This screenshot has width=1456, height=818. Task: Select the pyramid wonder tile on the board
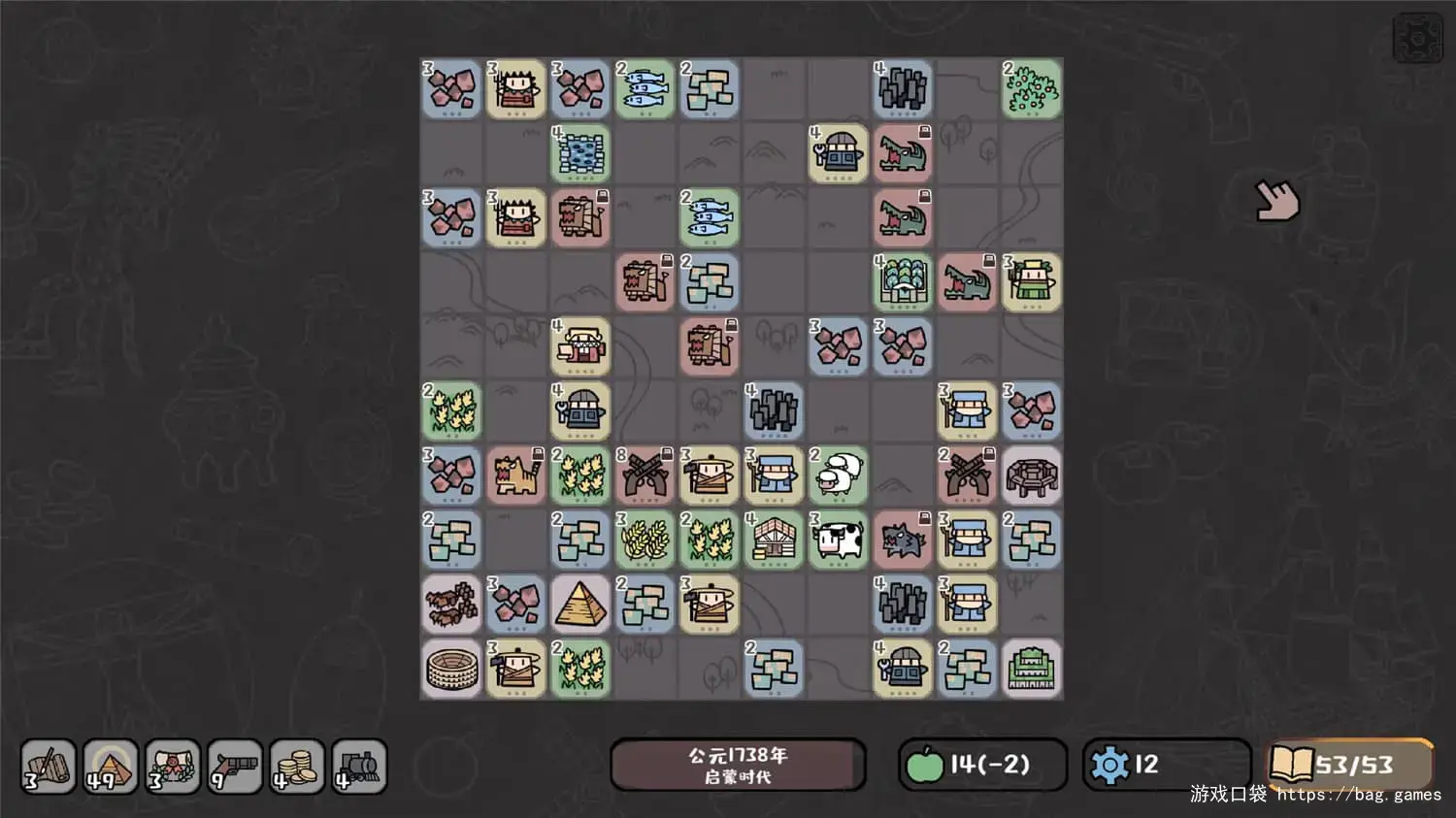(x=580, y=604)
